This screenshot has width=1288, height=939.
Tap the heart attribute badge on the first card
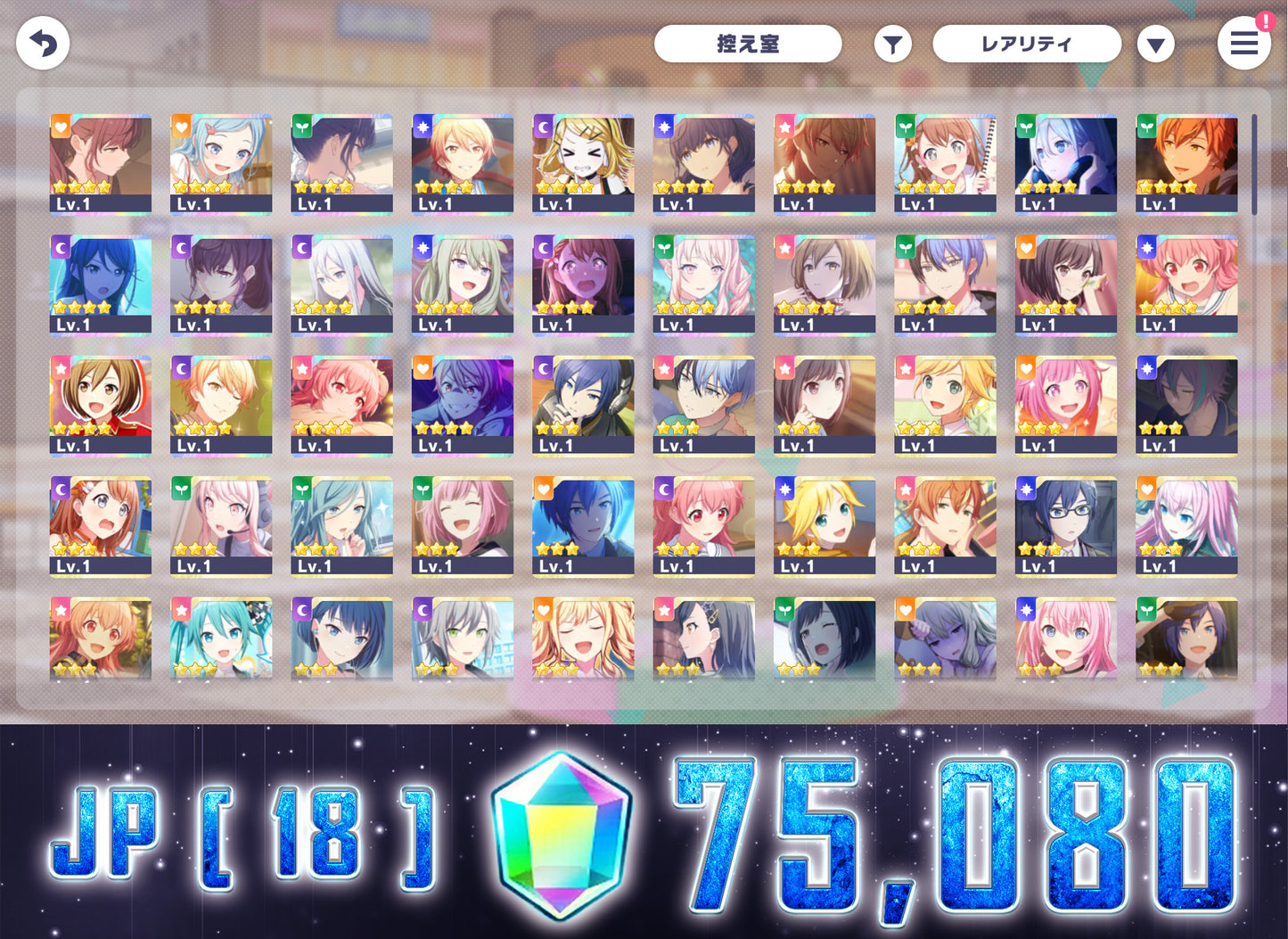click(x=60, y=126)
